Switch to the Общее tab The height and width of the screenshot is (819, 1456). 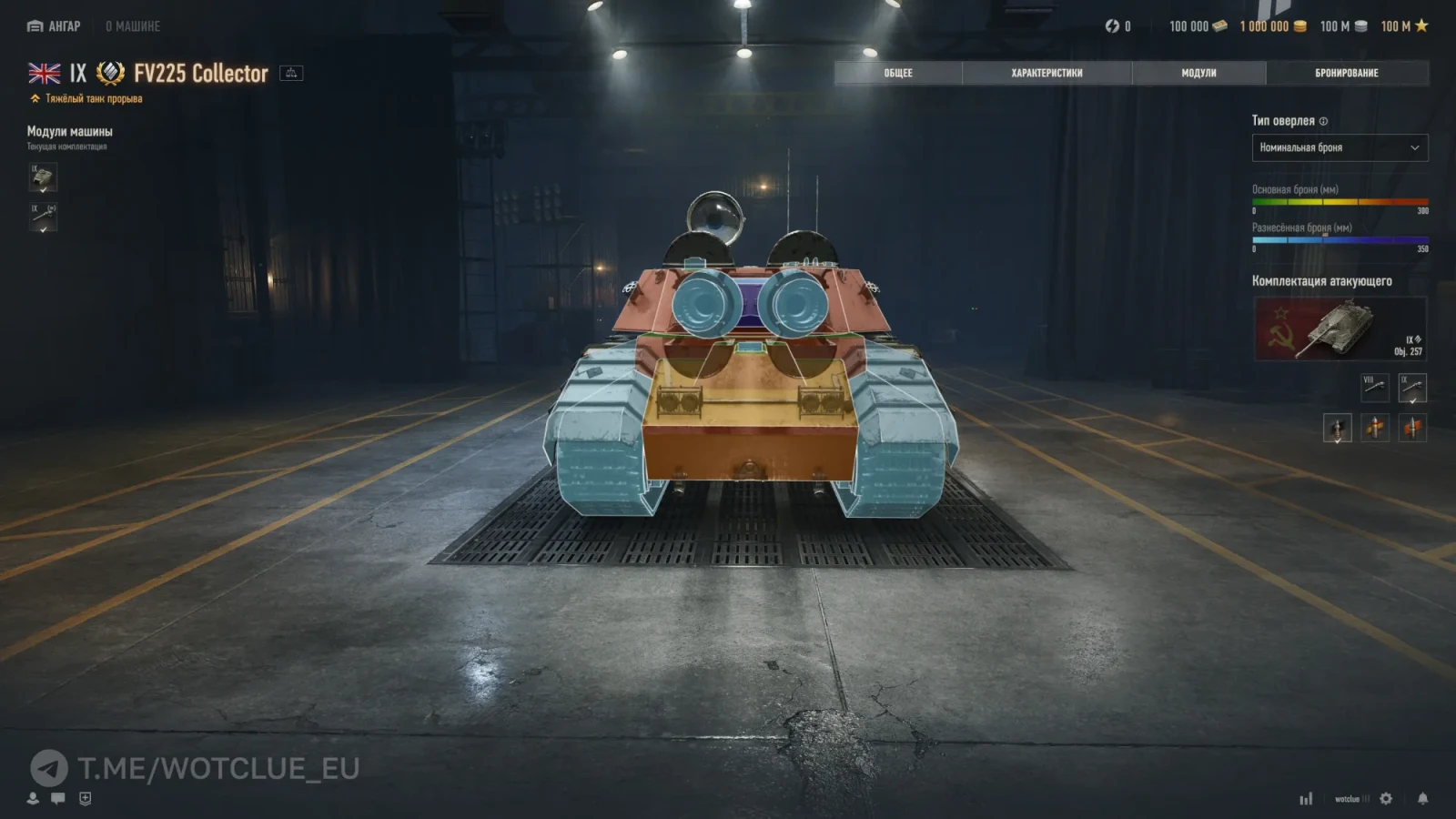tap(898, 73)
